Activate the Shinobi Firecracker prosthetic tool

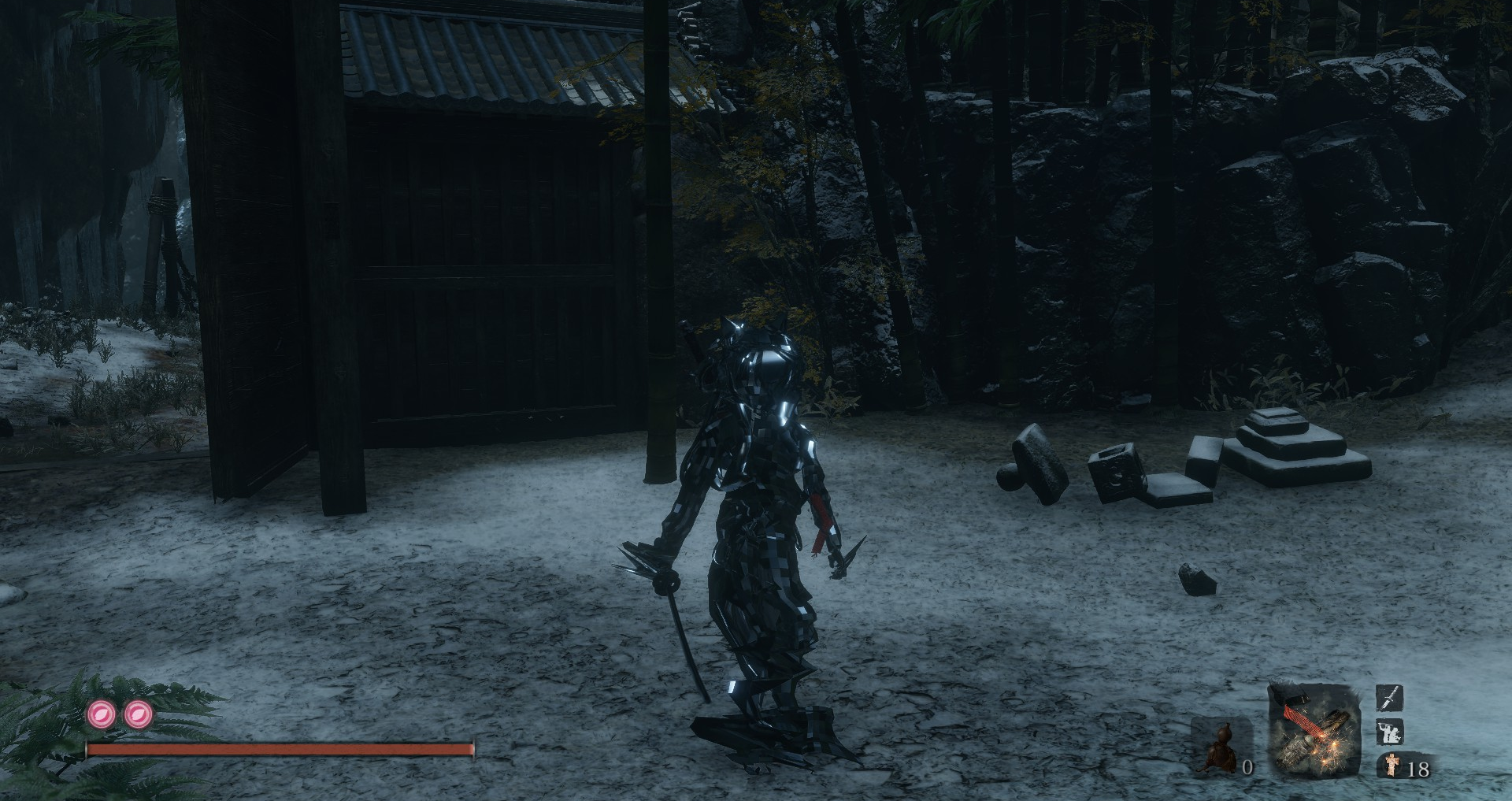(1314, 732)
